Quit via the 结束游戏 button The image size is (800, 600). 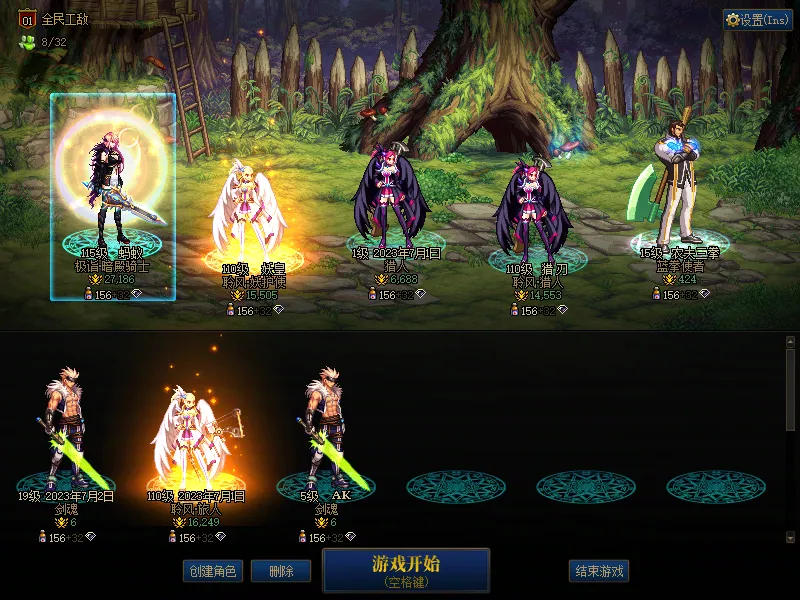pyautogui.click(x=599, y=571)
